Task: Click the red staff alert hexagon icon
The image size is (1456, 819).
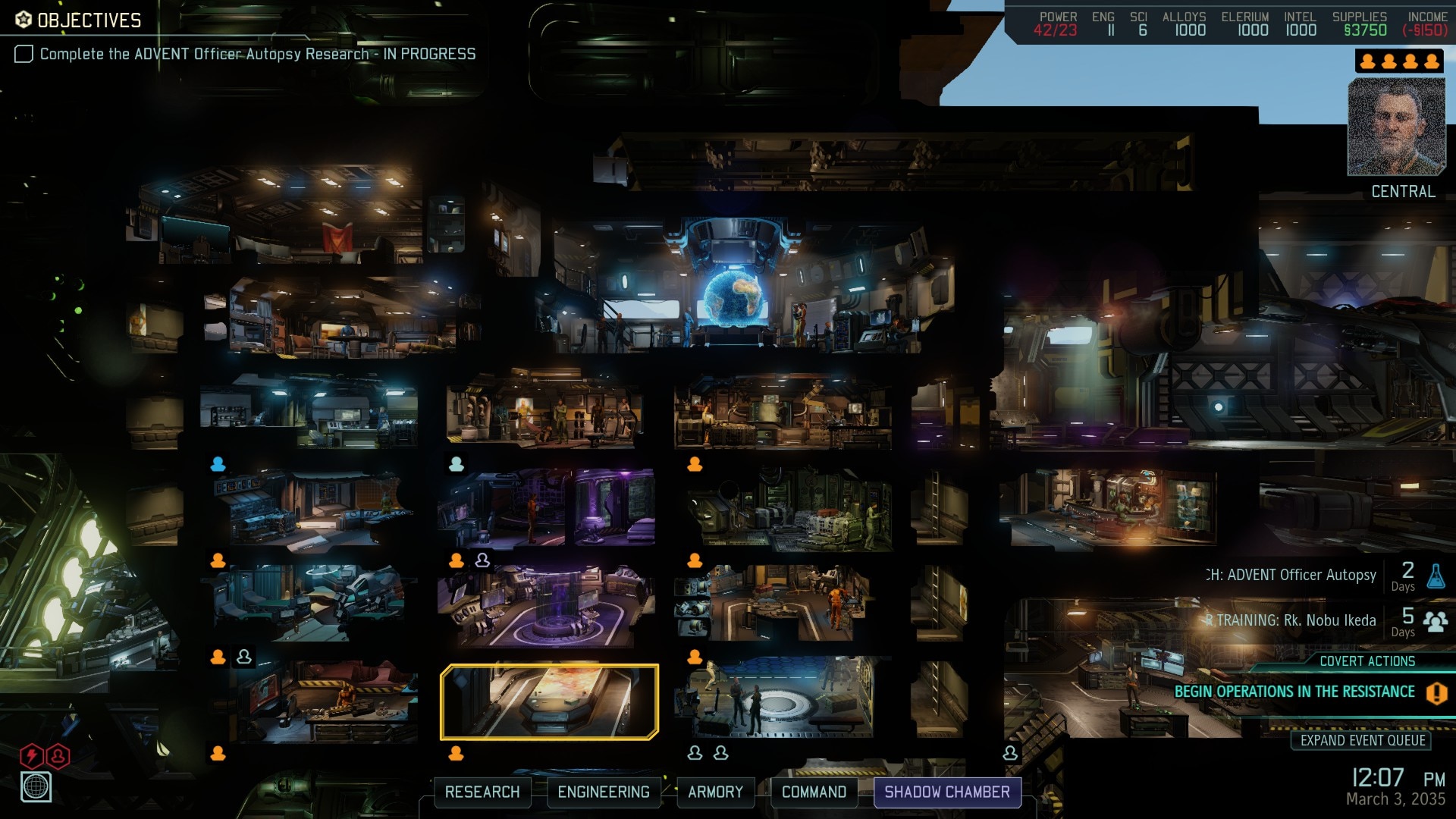Action: [x=58, y=755]
